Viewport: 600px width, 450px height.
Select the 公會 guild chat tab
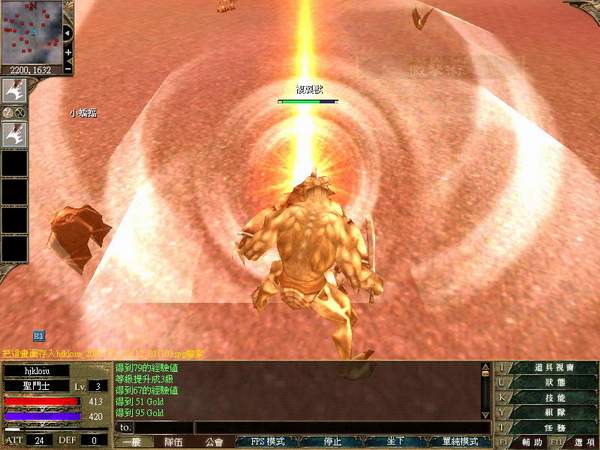coord(213,441)
